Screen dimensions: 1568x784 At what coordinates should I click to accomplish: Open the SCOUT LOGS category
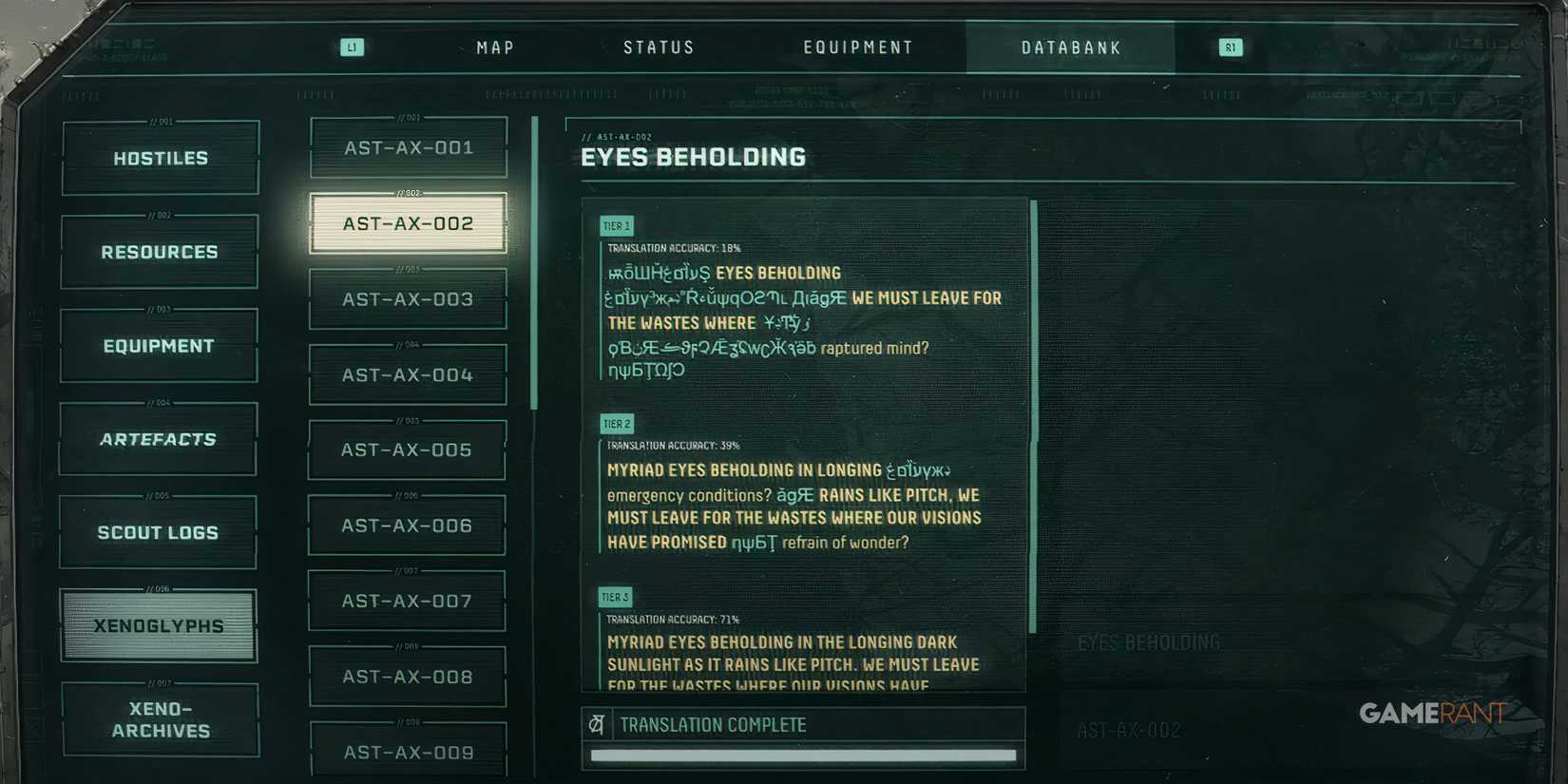point(158,532)
